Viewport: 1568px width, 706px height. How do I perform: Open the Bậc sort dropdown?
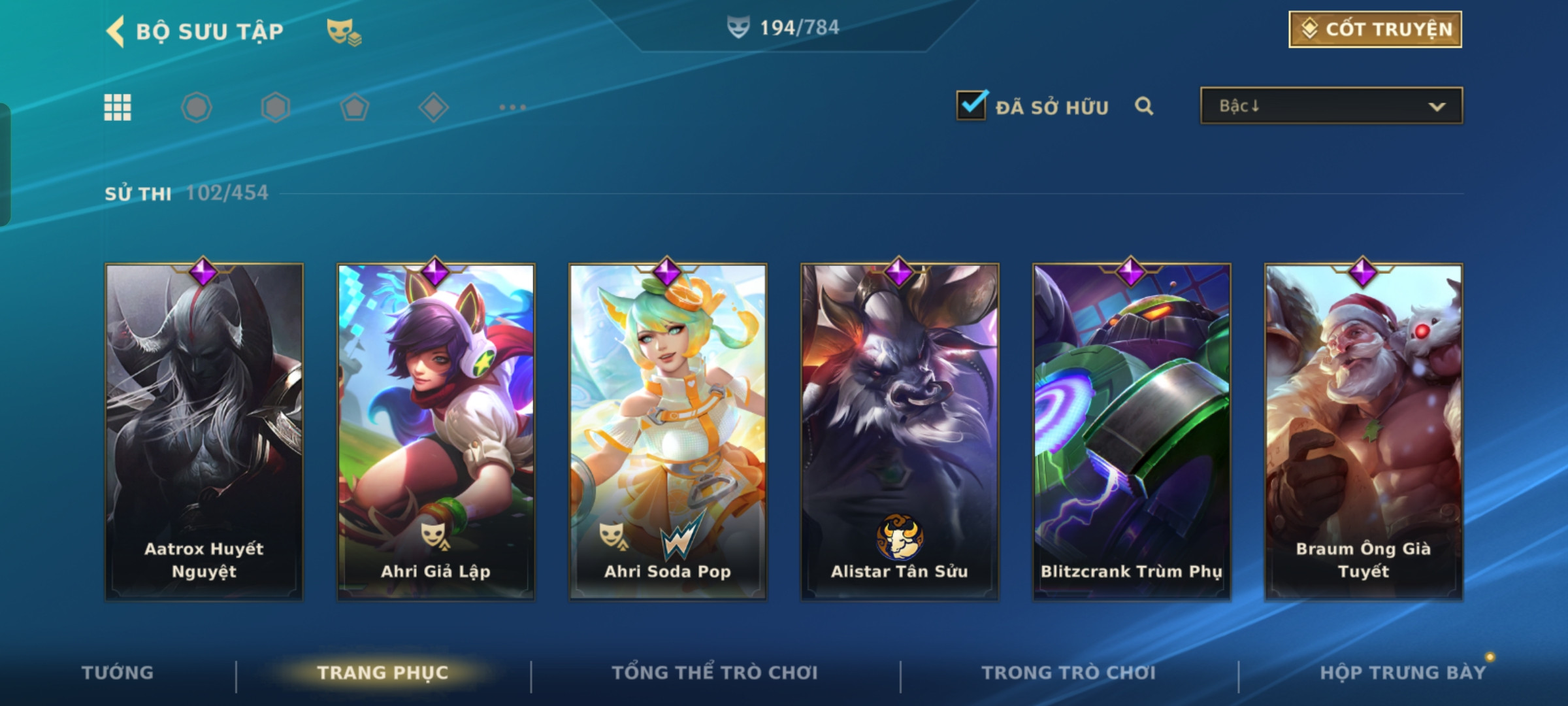tap(1331, 106)
